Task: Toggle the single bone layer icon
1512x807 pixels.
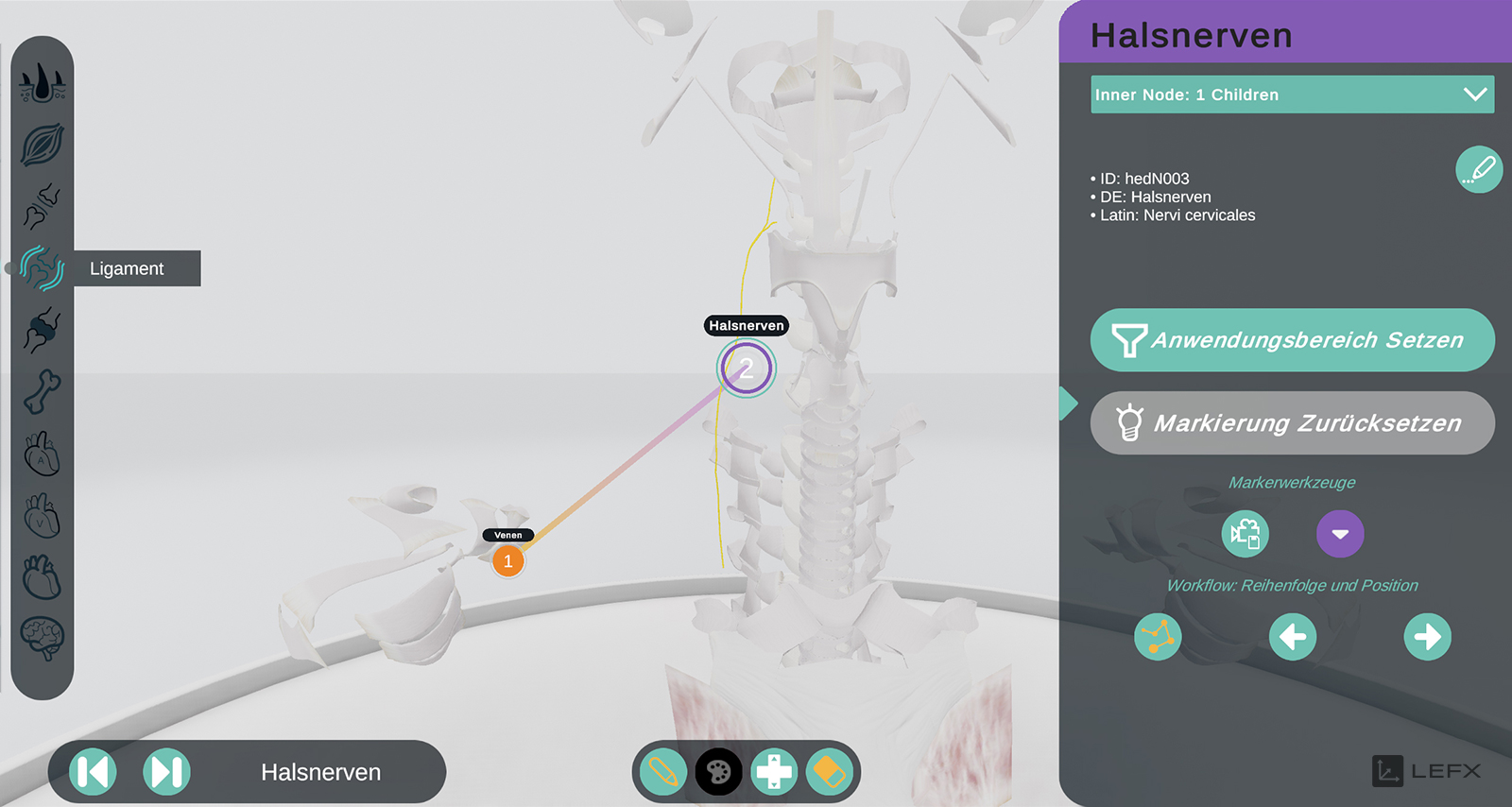Action: pos(43,391)
